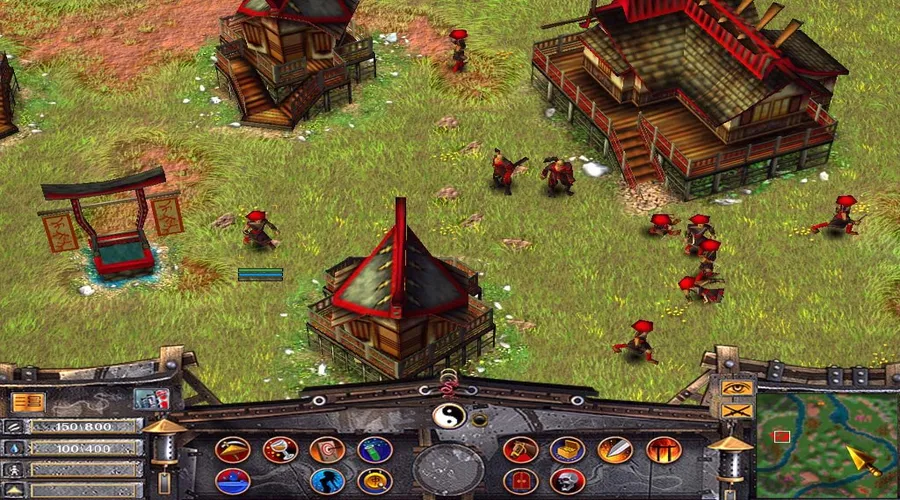Viewport: 900px width, 500px height.
Task: Choose the golden coin symbol icon
Action: (x=375, y=481)
